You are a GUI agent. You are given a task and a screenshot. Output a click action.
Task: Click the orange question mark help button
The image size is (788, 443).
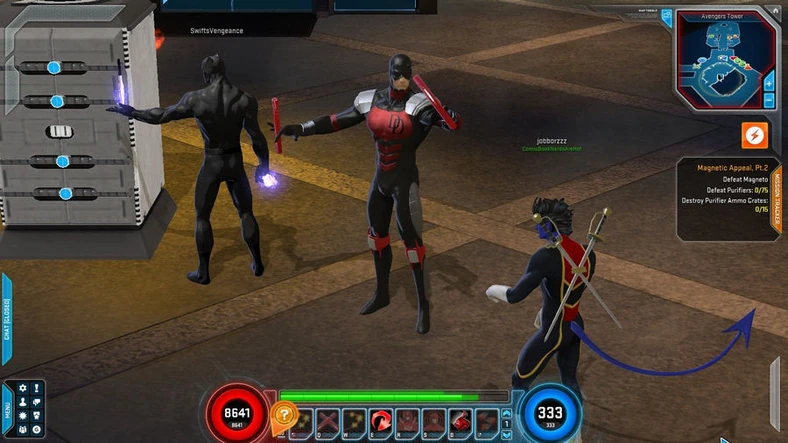[x=285, y=413]
